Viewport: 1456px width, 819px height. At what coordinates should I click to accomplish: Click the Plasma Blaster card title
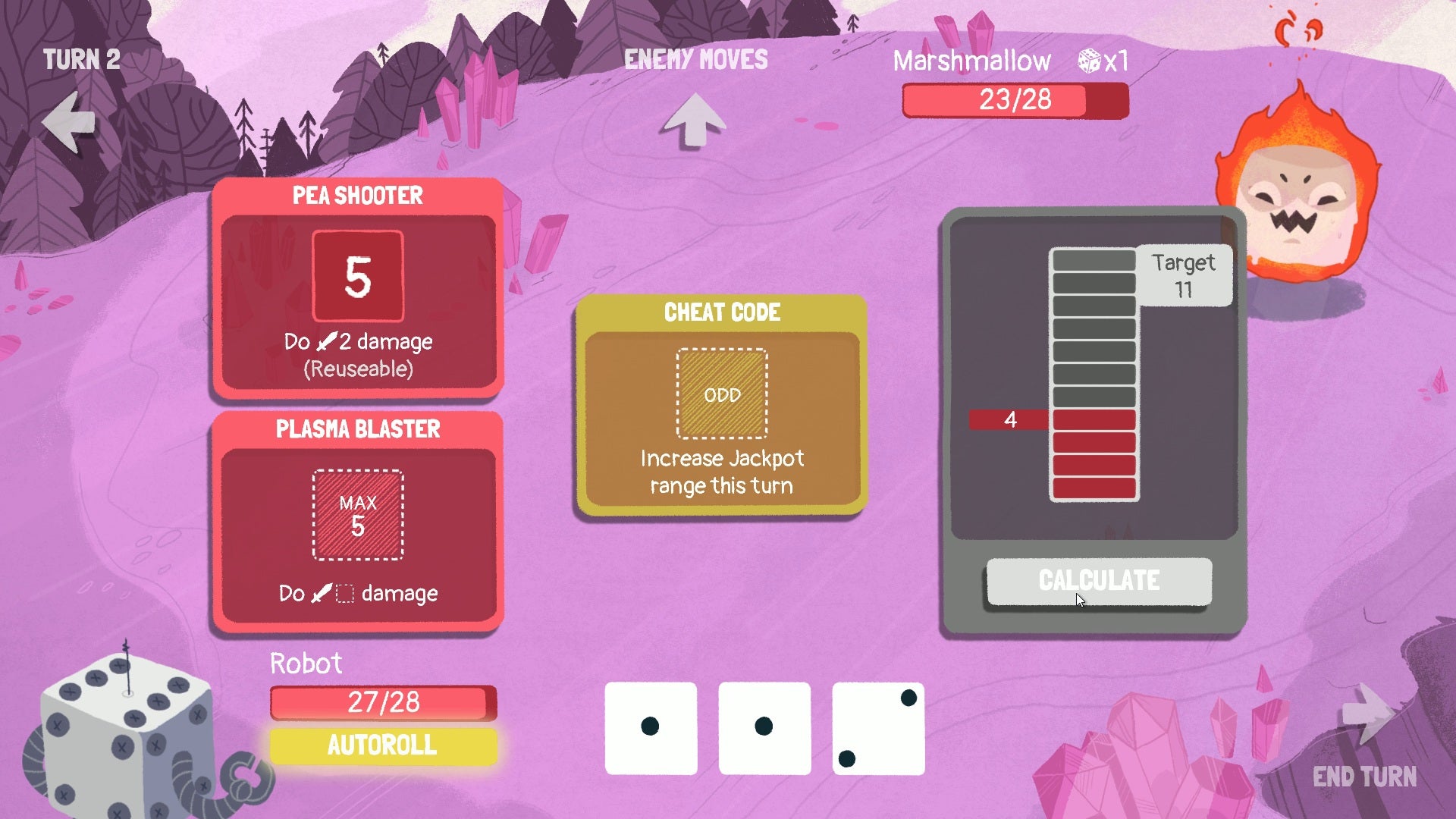(356, 429)
